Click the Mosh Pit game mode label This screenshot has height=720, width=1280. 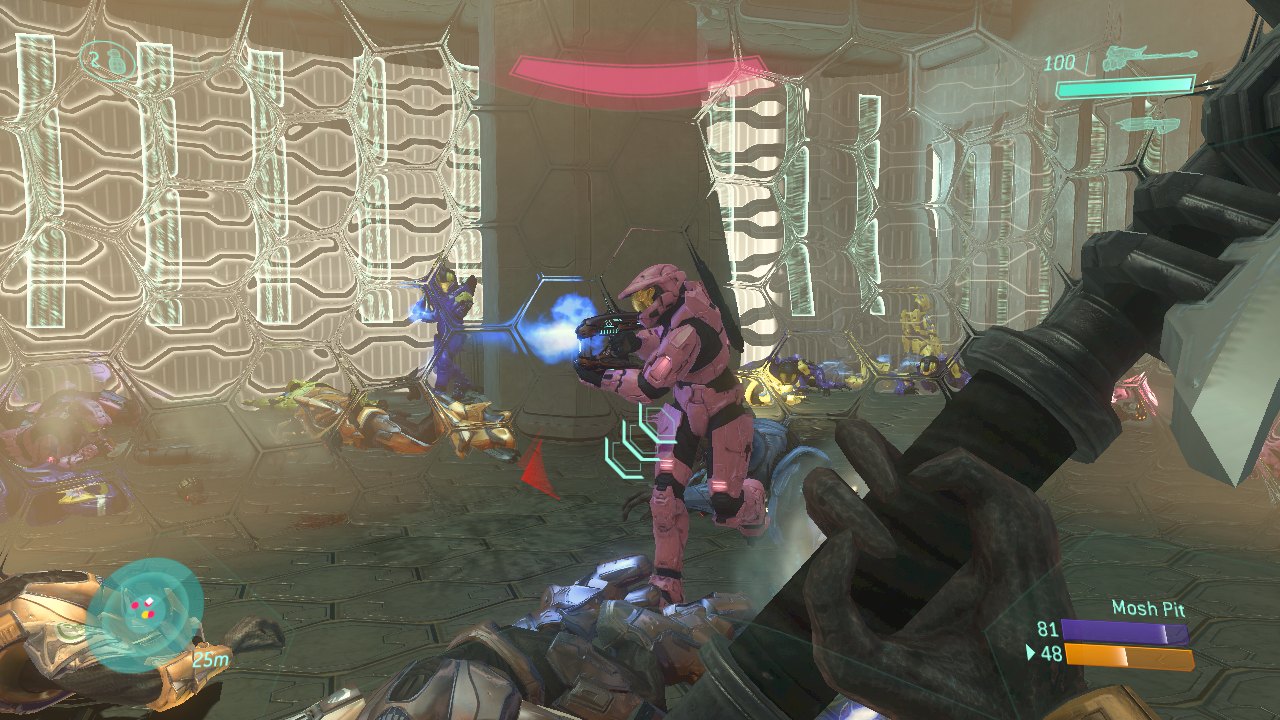pyautogui.click(x=1148, y=608)
